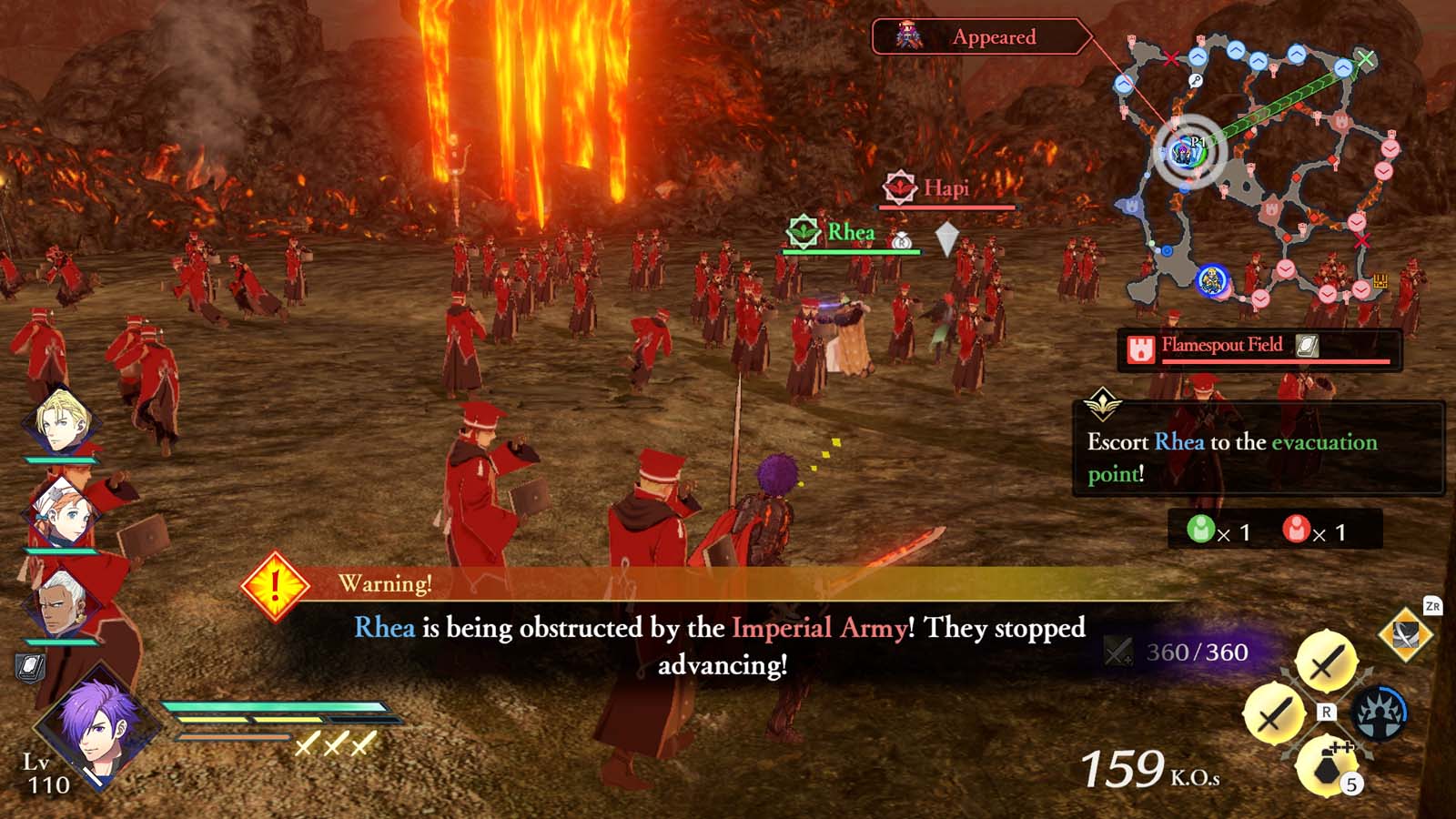Click the Warrior gauge icon next to the R prompt
Image resolution: width=1456 pixels, height=819 pixels.
(1381, 713)
